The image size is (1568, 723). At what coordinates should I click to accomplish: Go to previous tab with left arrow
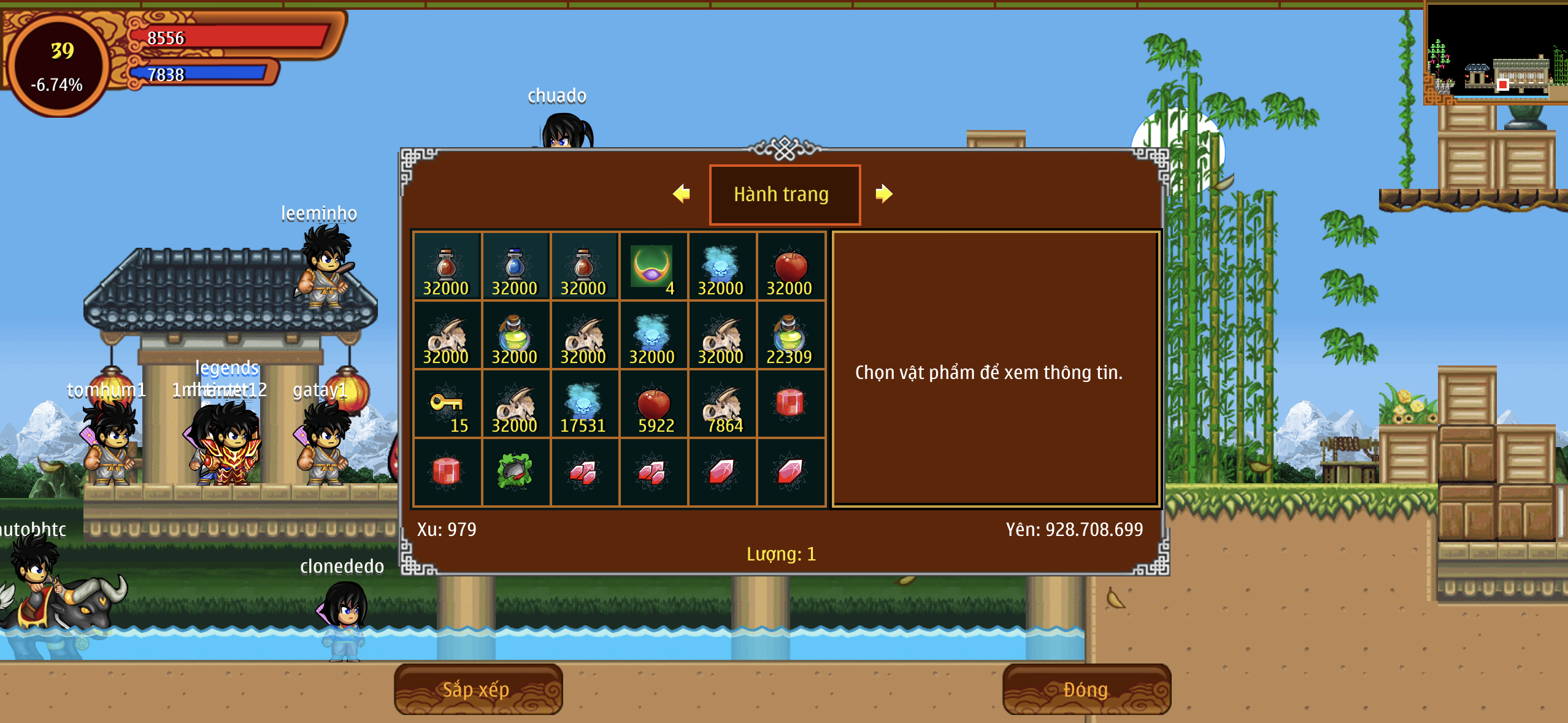point(682,194)
